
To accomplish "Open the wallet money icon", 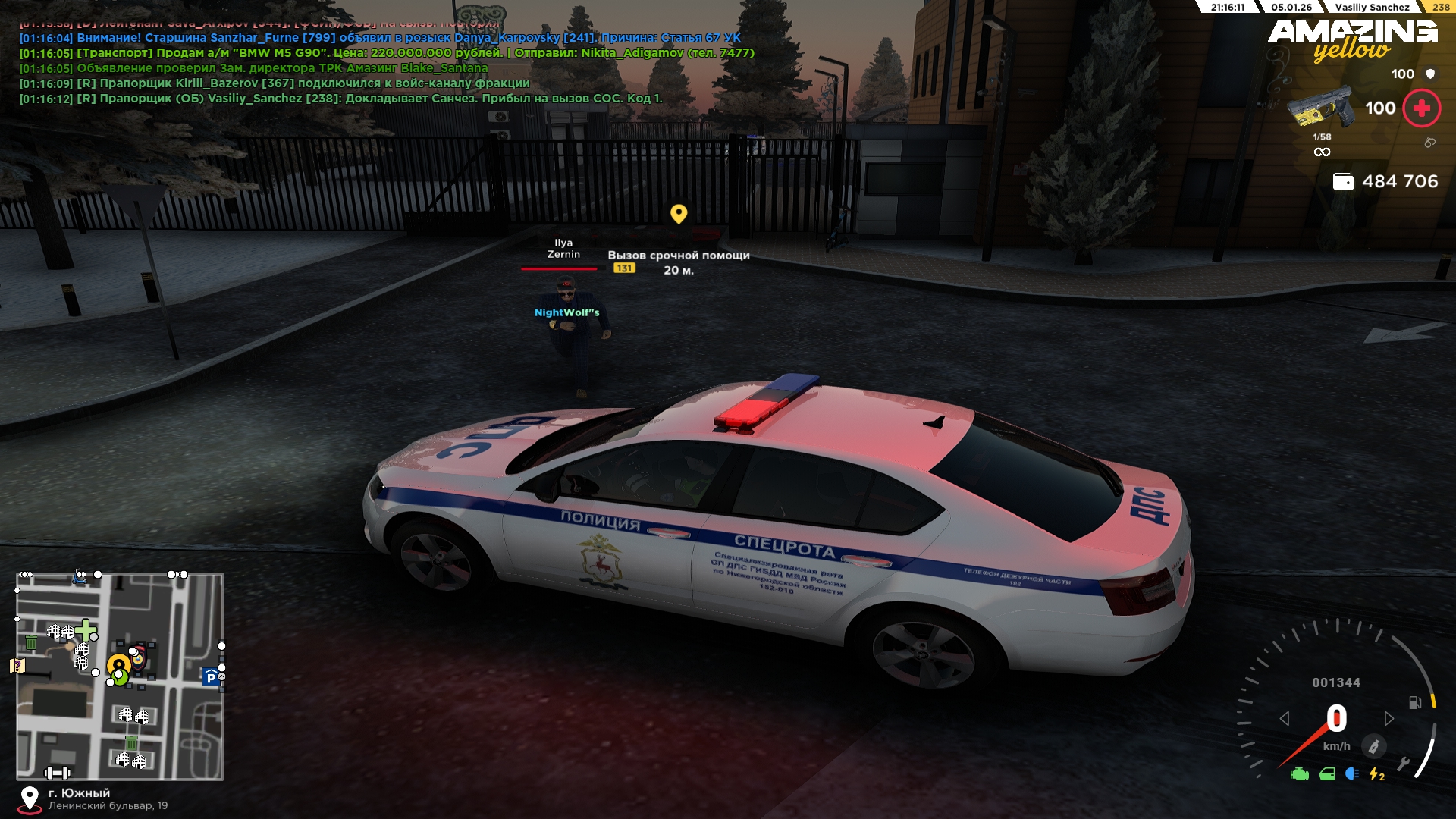I will point(1343,182).
